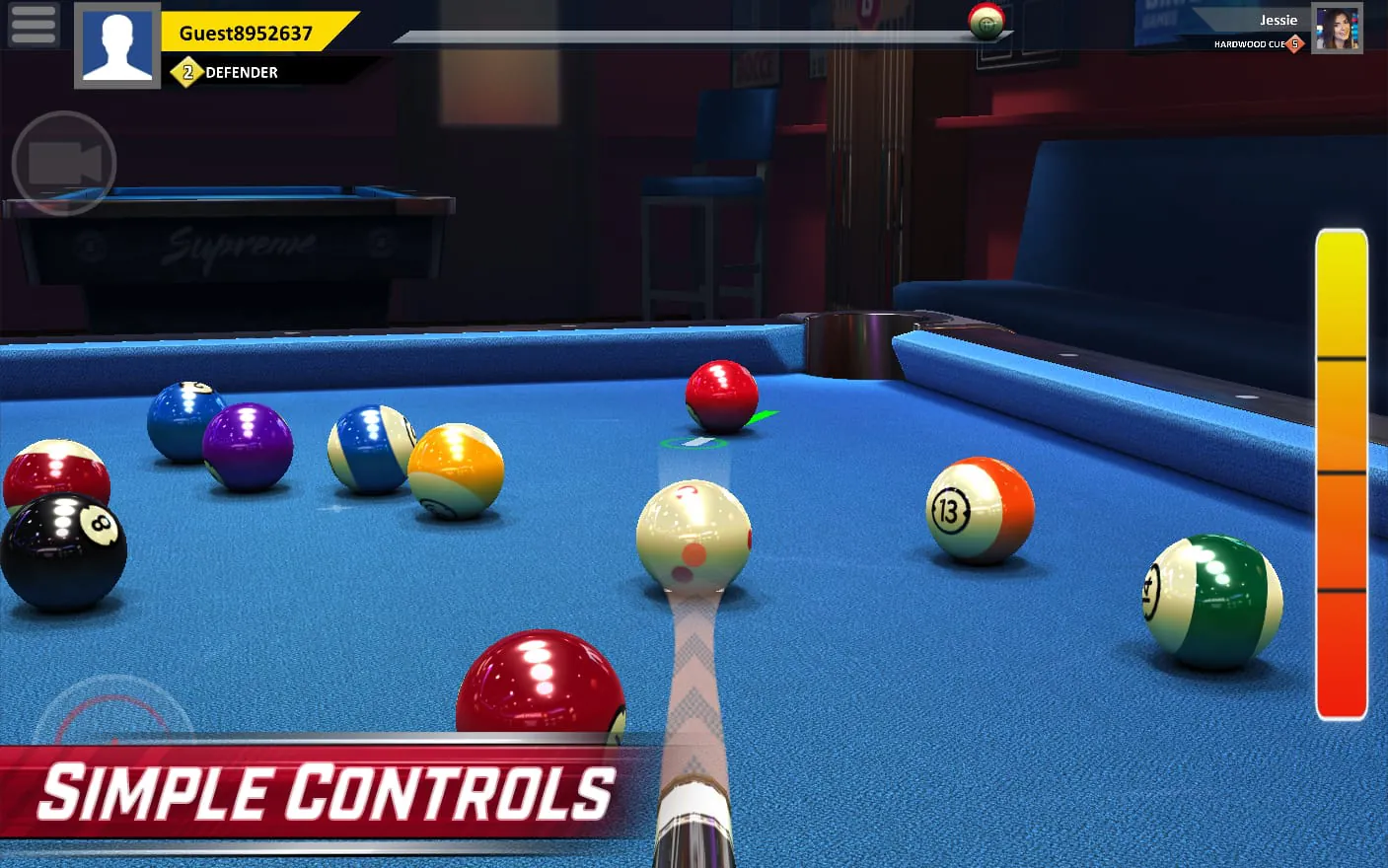This screenshot has width=1388, height=868.
Task: Click Jessie's name label
Action: click(1278, 19)
